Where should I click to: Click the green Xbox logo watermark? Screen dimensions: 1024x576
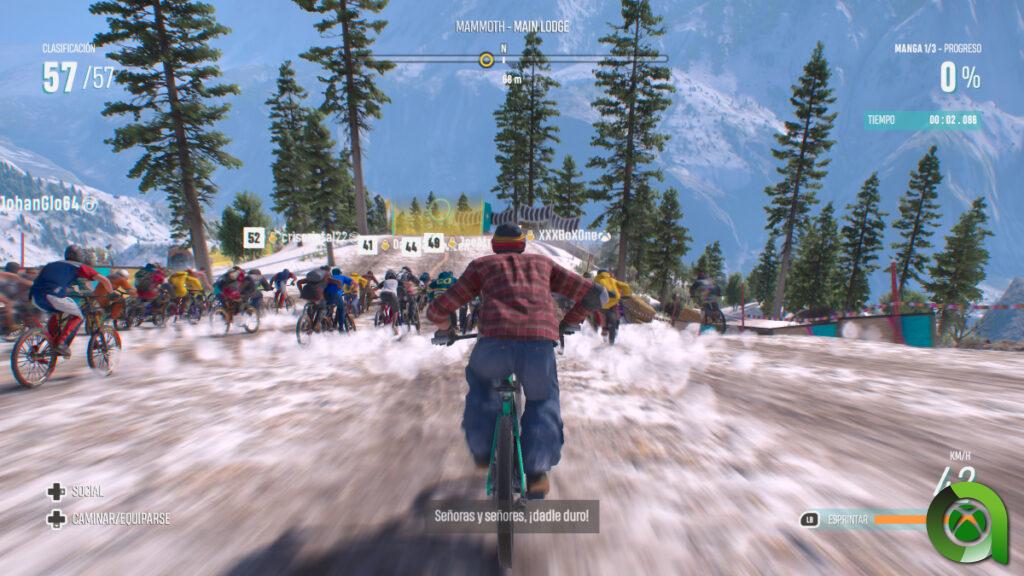[966, 521]
